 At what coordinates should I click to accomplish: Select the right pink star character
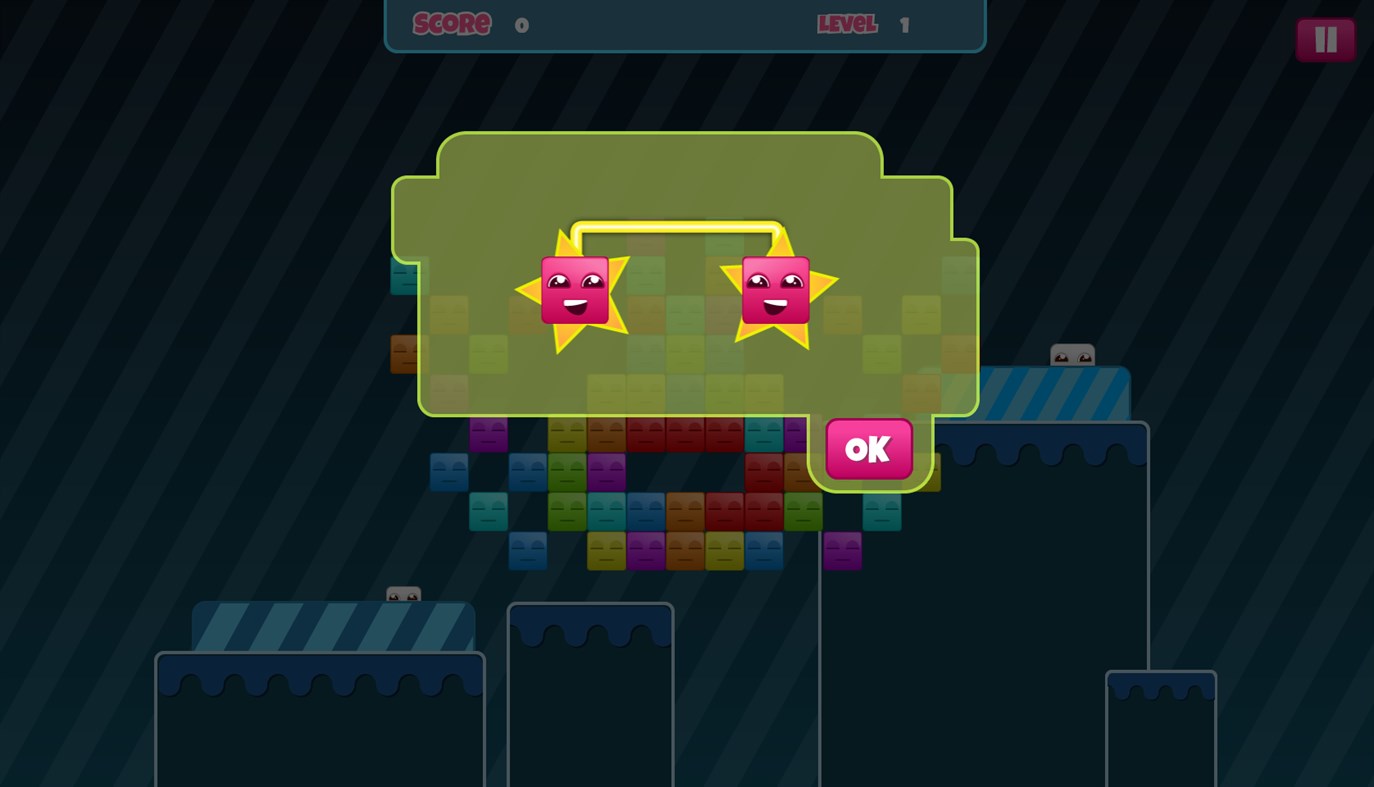(777, 290)
